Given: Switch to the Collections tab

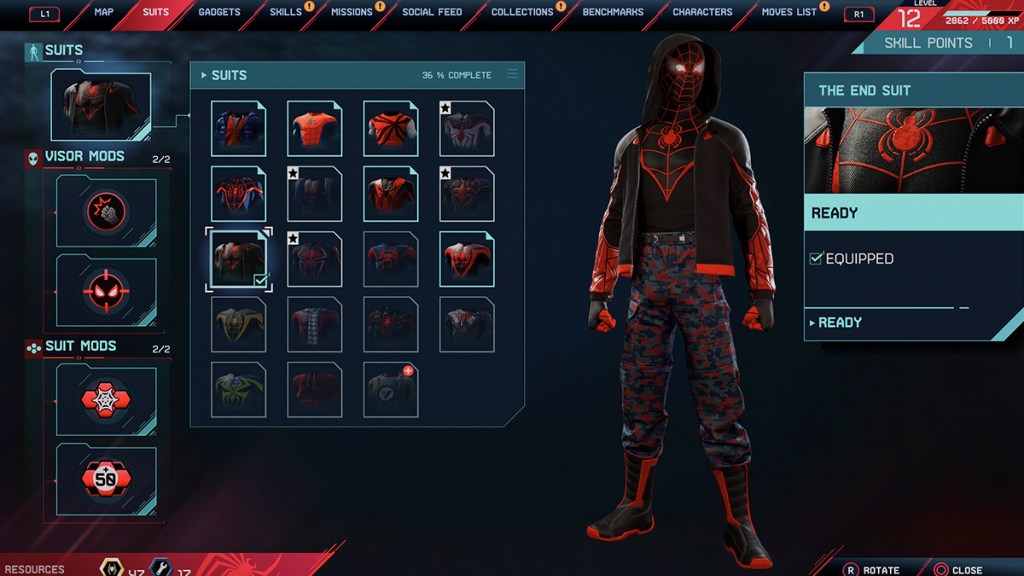Looking at the screenshot, I should [x=522, y=12].
